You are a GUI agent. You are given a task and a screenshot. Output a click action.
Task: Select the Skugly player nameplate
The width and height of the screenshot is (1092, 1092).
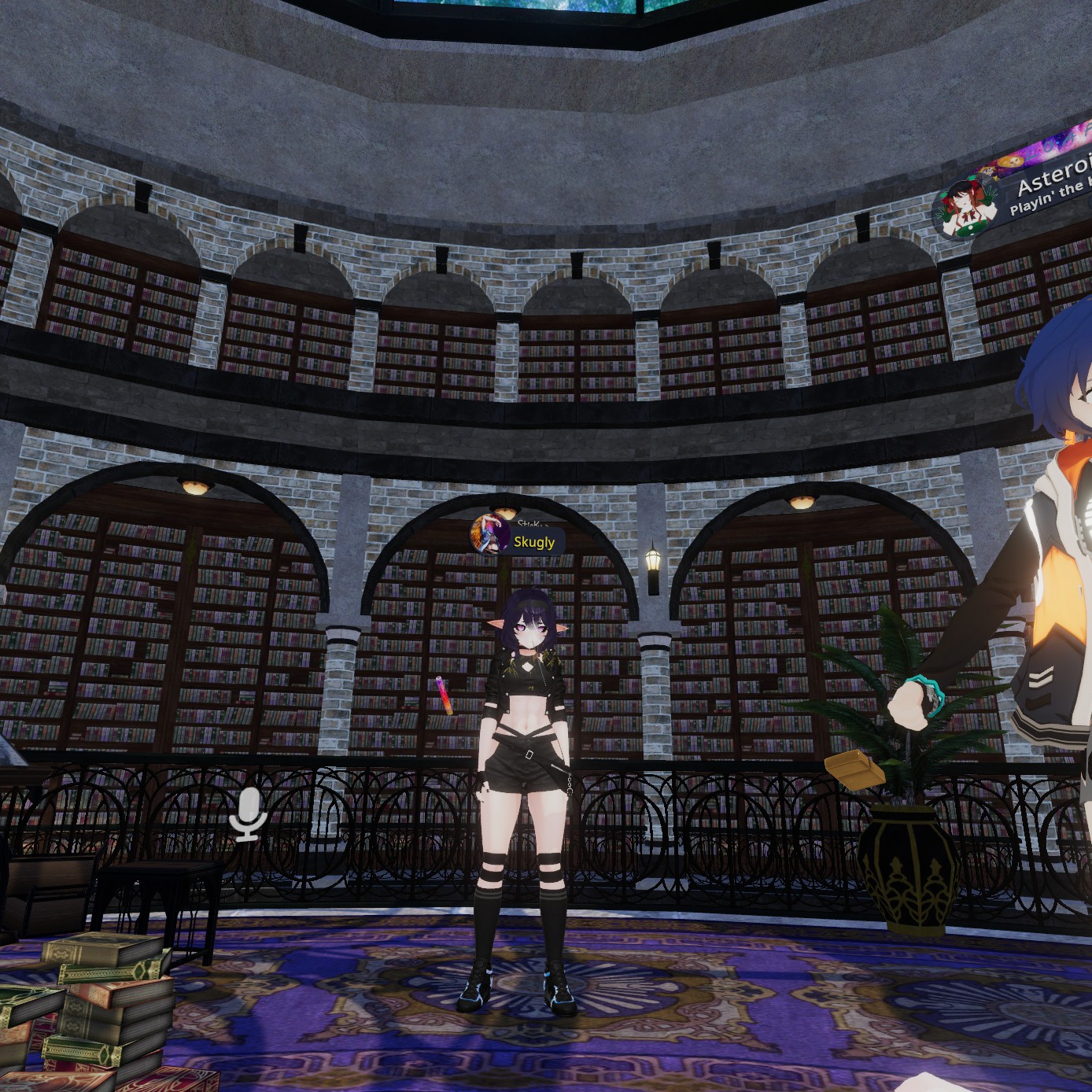534,542
